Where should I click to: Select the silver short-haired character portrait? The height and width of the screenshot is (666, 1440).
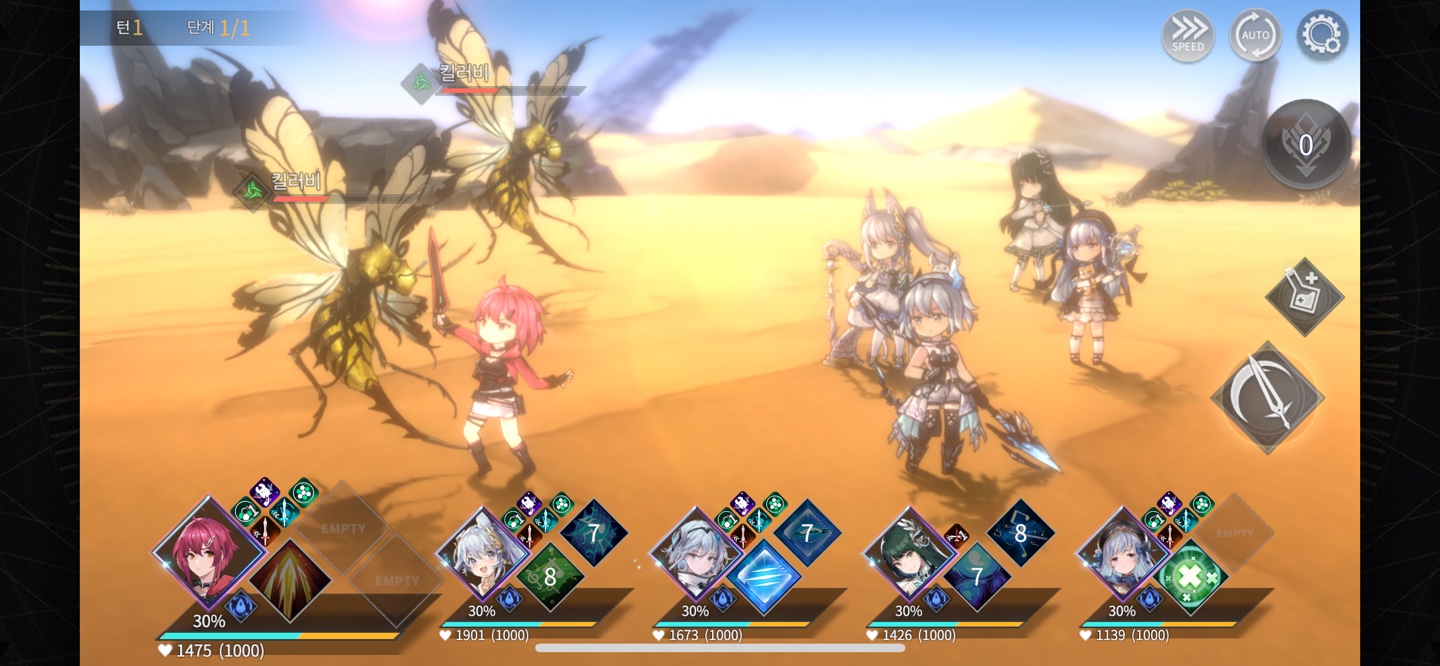[x=697, y=555]
